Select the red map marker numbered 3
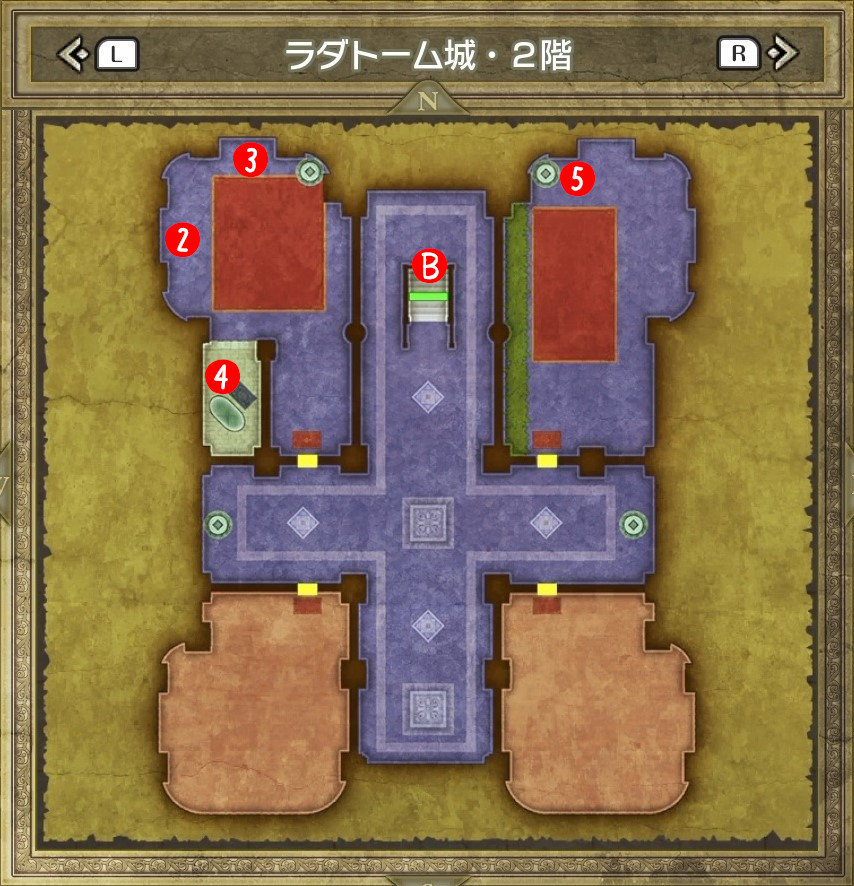The width and height of the screenshot is (854, 886). [x=251, y=159]
